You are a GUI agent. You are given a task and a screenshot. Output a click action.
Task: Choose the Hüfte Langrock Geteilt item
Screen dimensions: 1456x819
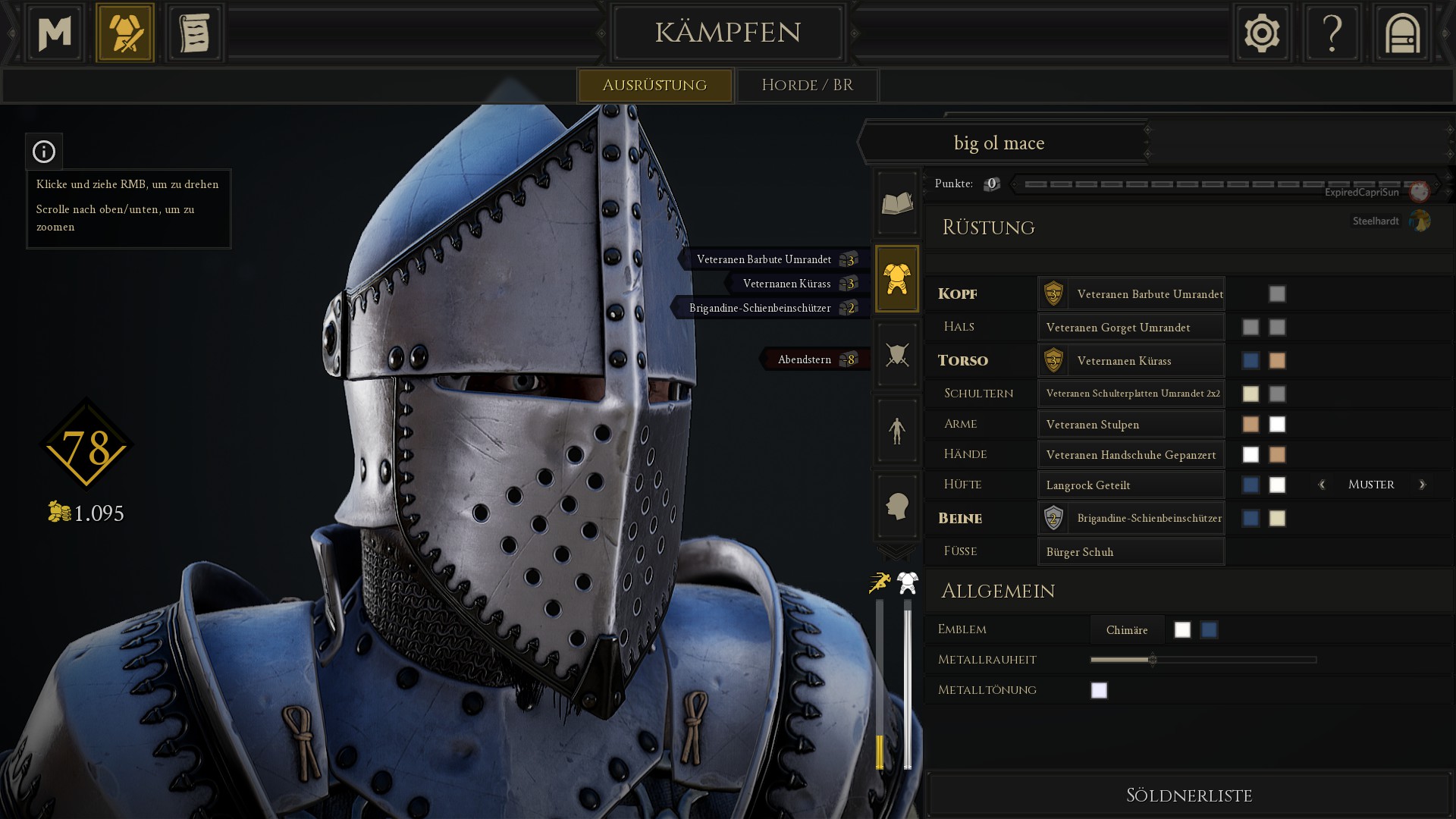(x=1131, y=485)
